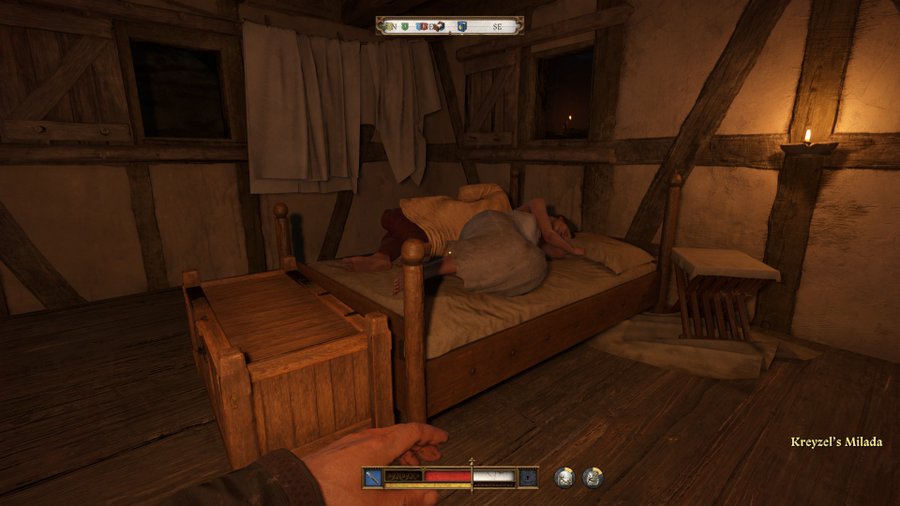
Task: Select the bed icon marker on the compass
Action: coord(439,27)
